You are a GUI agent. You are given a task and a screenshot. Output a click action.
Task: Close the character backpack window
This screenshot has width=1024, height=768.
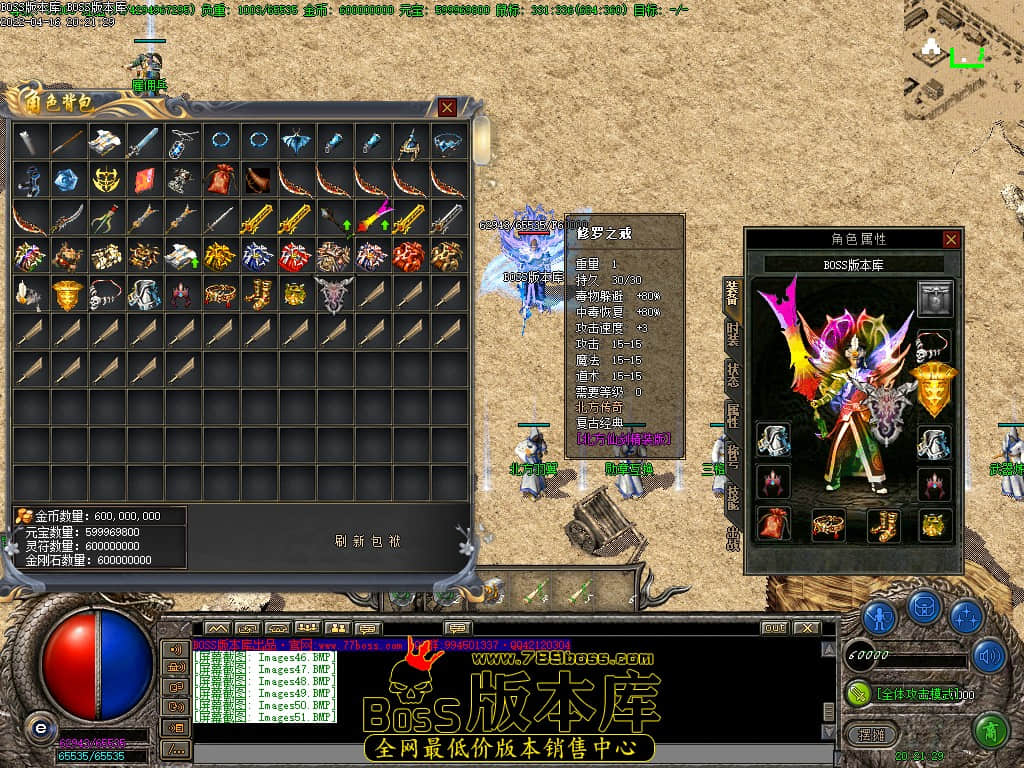pyautogui.click(x=447, y=107)
